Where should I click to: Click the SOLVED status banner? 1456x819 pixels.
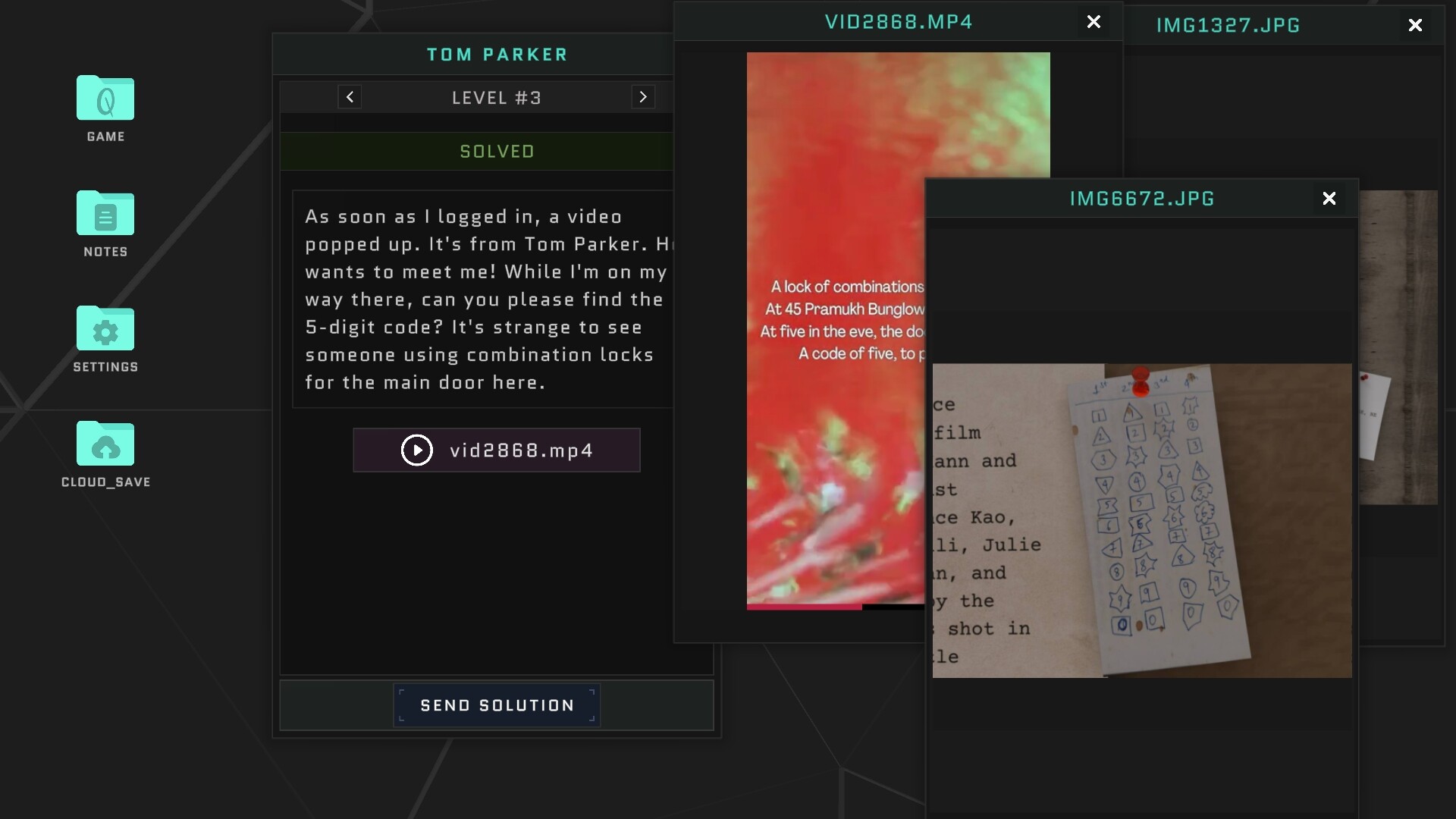click(496, 151)
